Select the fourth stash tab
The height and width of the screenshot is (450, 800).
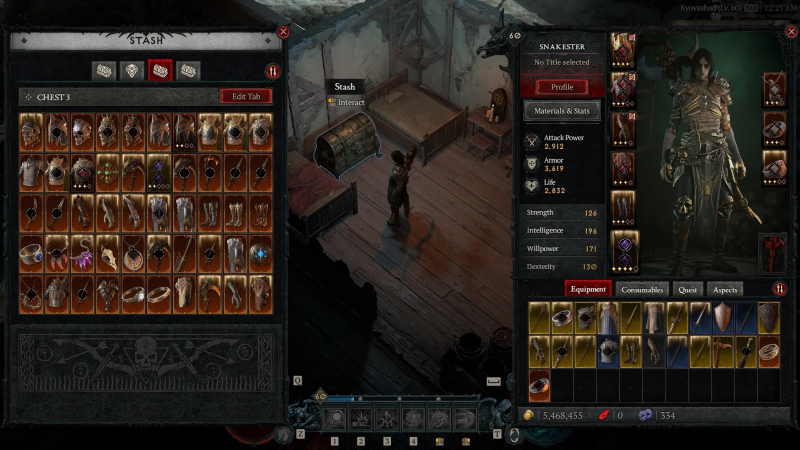click(x=188, y=71)
